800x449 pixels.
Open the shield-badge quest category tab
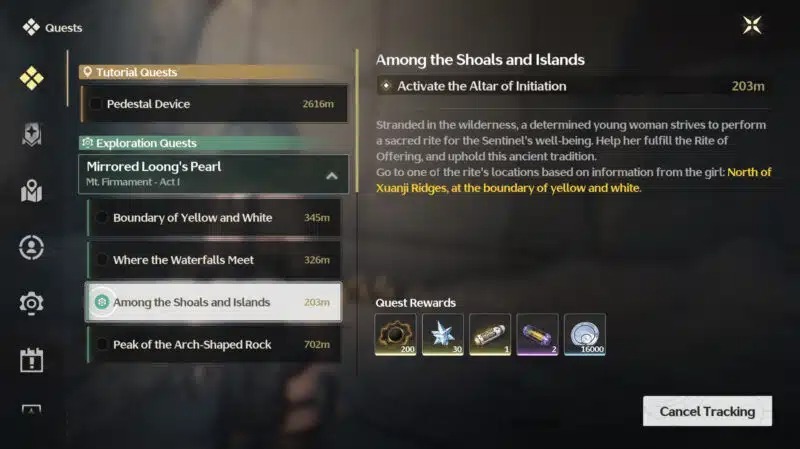[x=32, y=135]
